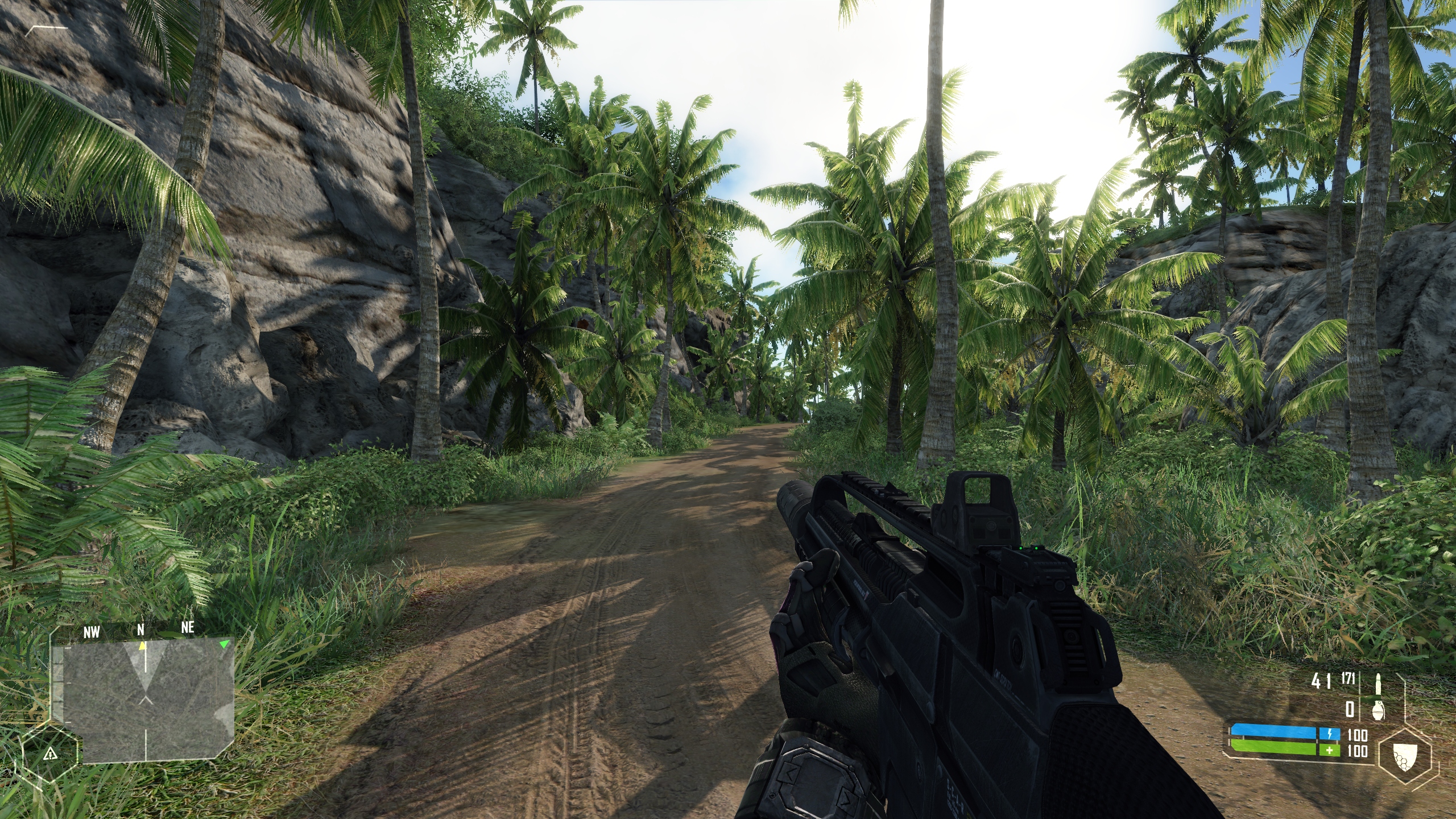Viewport: 1456px width, 819px height.
Task: Click the yellow compass direction arrow
Action: coord(143,646)
